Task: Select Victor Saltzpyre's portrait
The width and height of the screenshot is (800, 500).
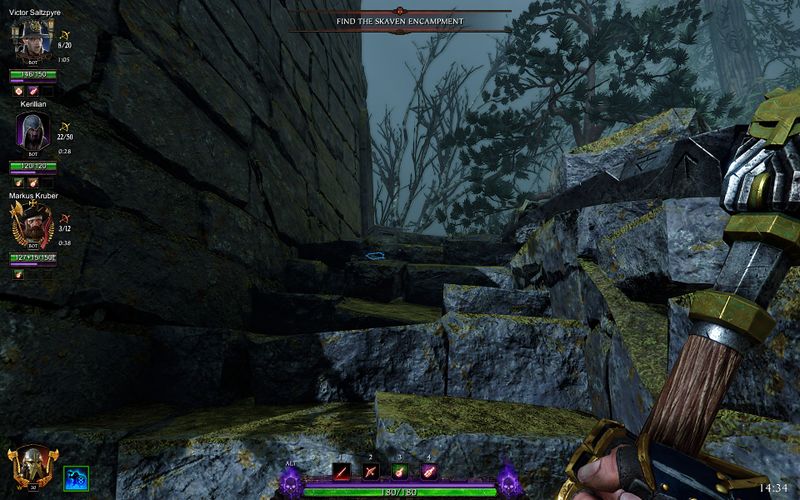Action: point(32,42)
